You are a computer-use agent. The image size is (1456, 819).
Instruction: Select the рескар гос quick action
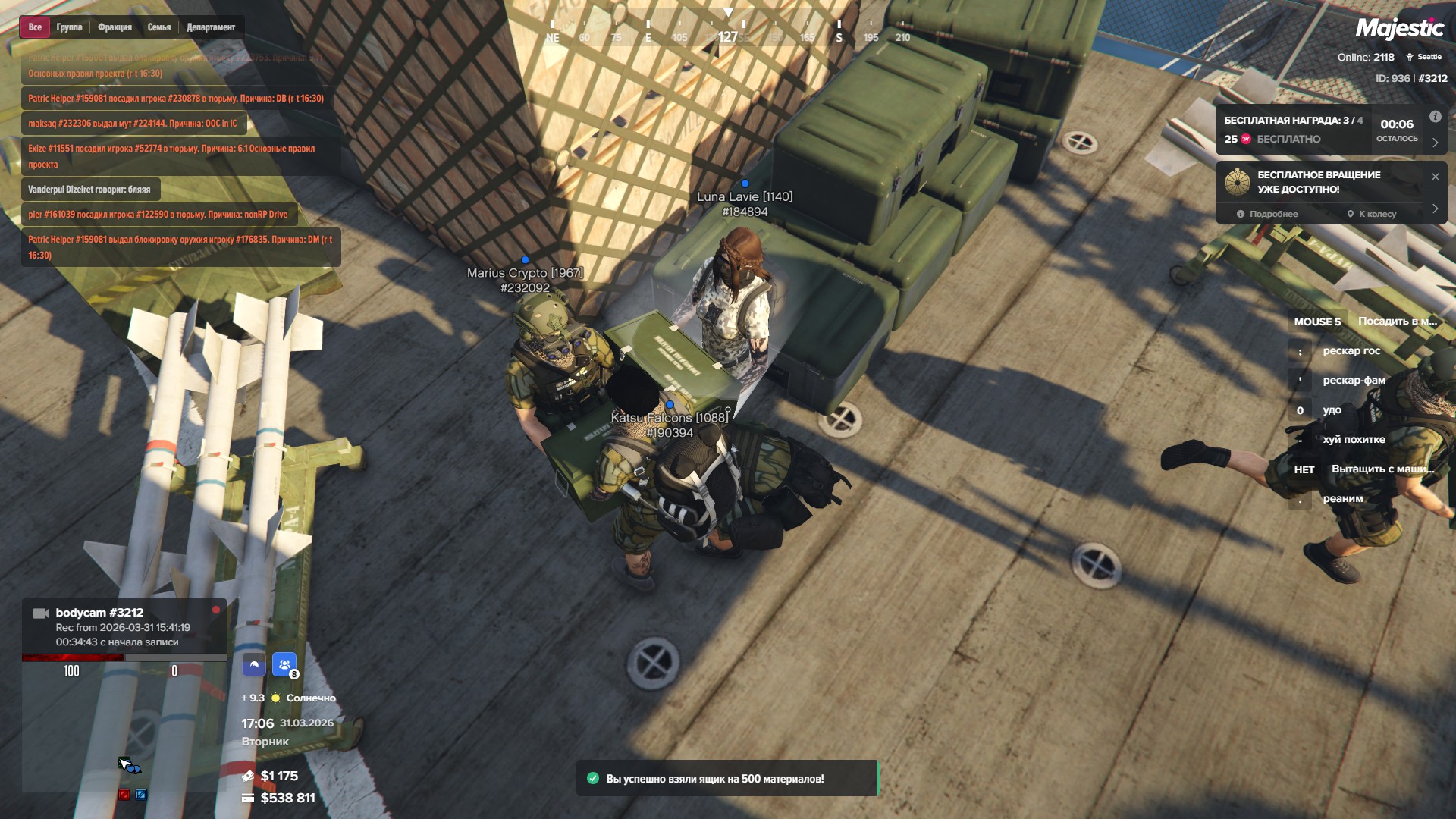pyautogui.click(x=1351, y=351)
